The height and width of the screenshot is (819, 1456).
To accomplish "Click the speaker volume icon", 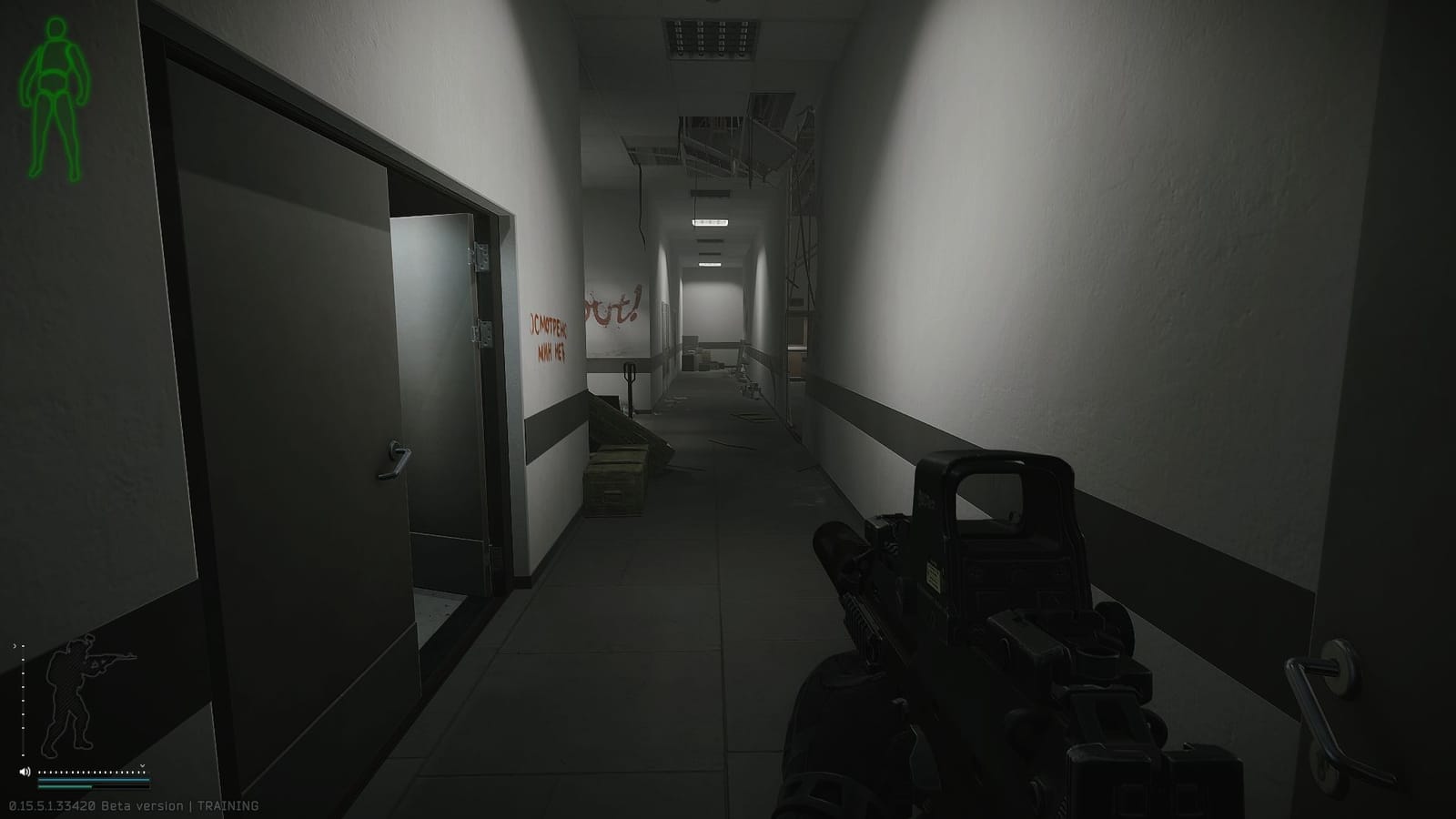I will coord(25,771).
